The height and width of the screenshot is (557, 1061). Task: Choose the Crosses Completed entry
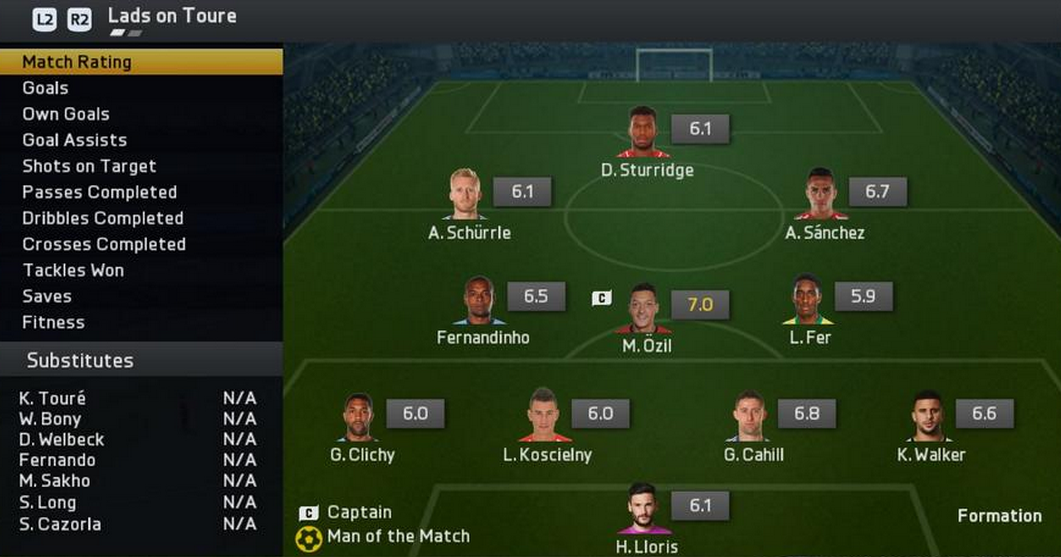104,244
